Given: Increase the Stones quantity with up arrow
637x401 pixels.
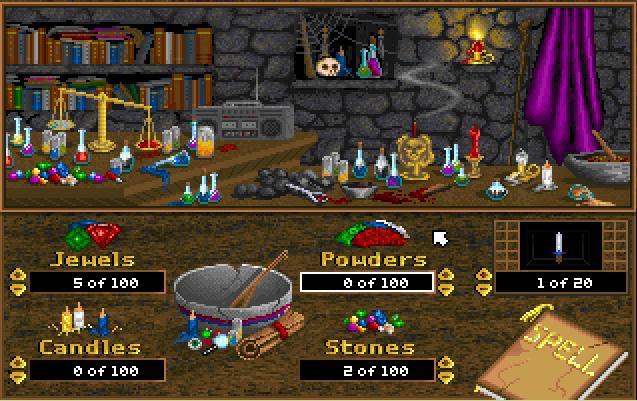Looking at the screenshot, I should (x=447, y=364).
